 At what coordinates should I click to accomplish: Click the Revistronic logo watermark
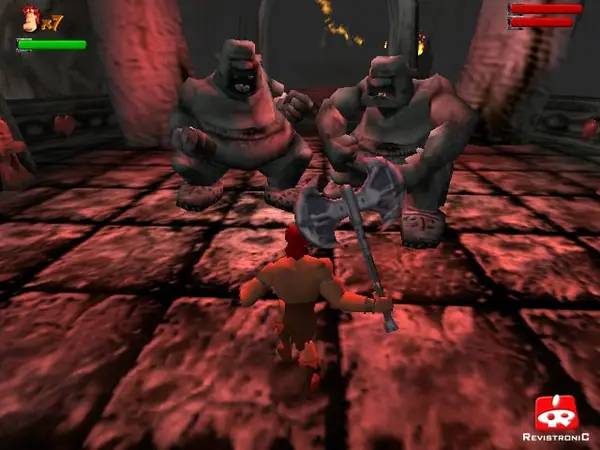[555, 415]
